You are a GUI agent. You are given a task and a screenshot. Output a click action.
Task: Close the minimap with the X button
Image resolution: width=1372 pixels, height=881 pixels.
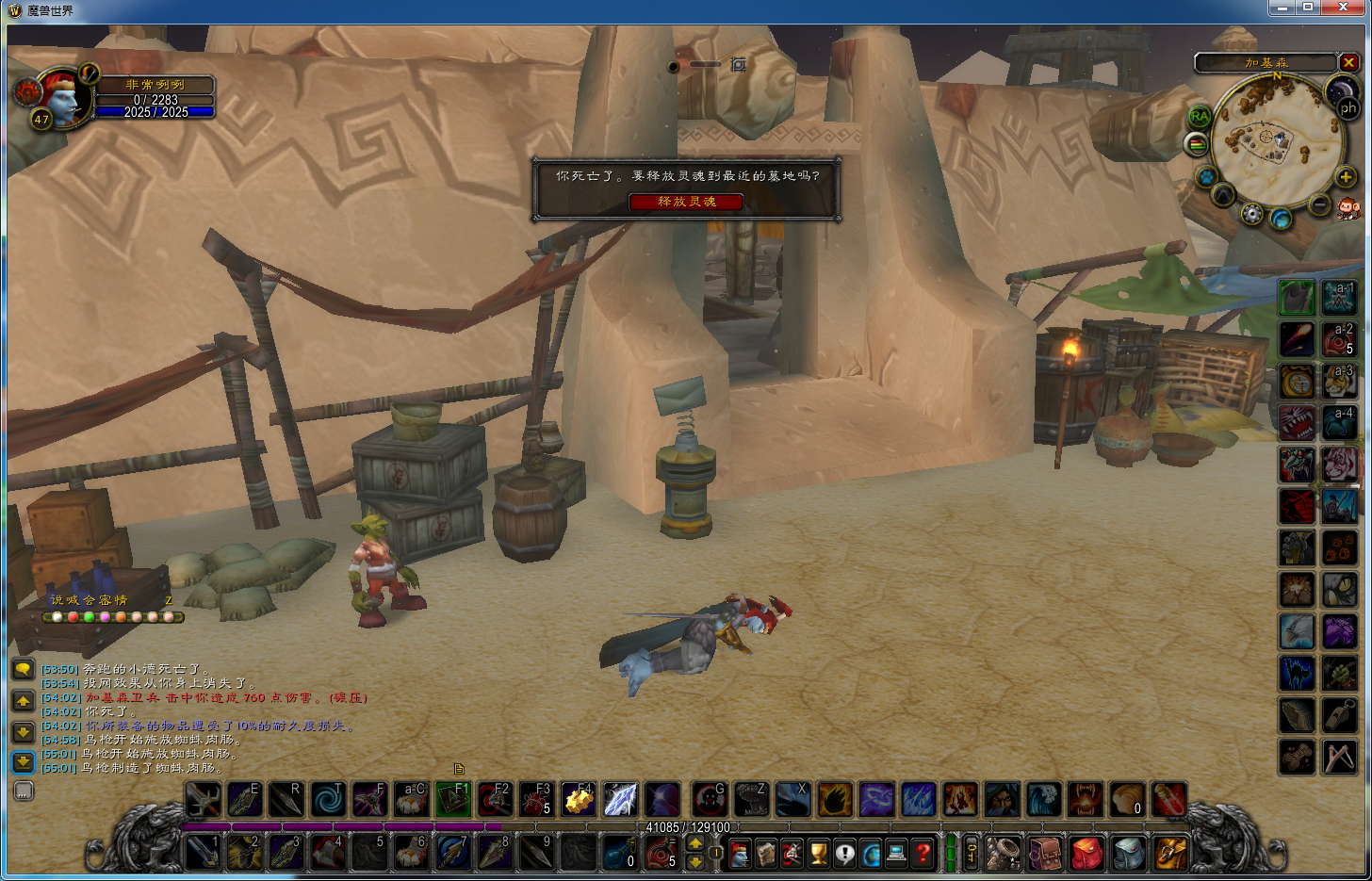click(x=1349, y=62)
